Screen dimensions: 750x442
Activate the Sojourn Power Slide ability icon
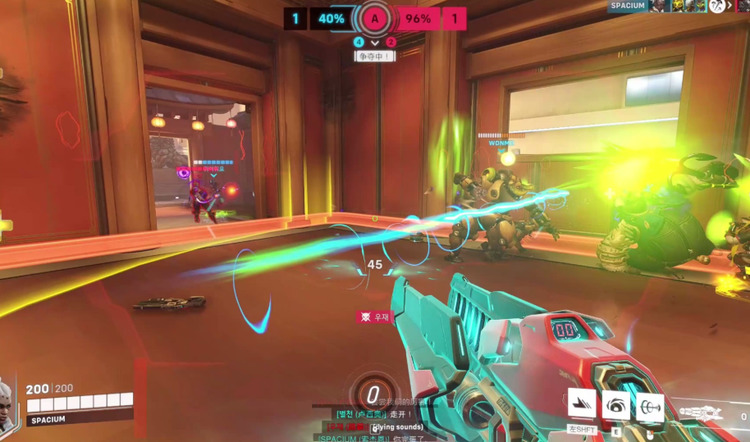pos(581,404)
